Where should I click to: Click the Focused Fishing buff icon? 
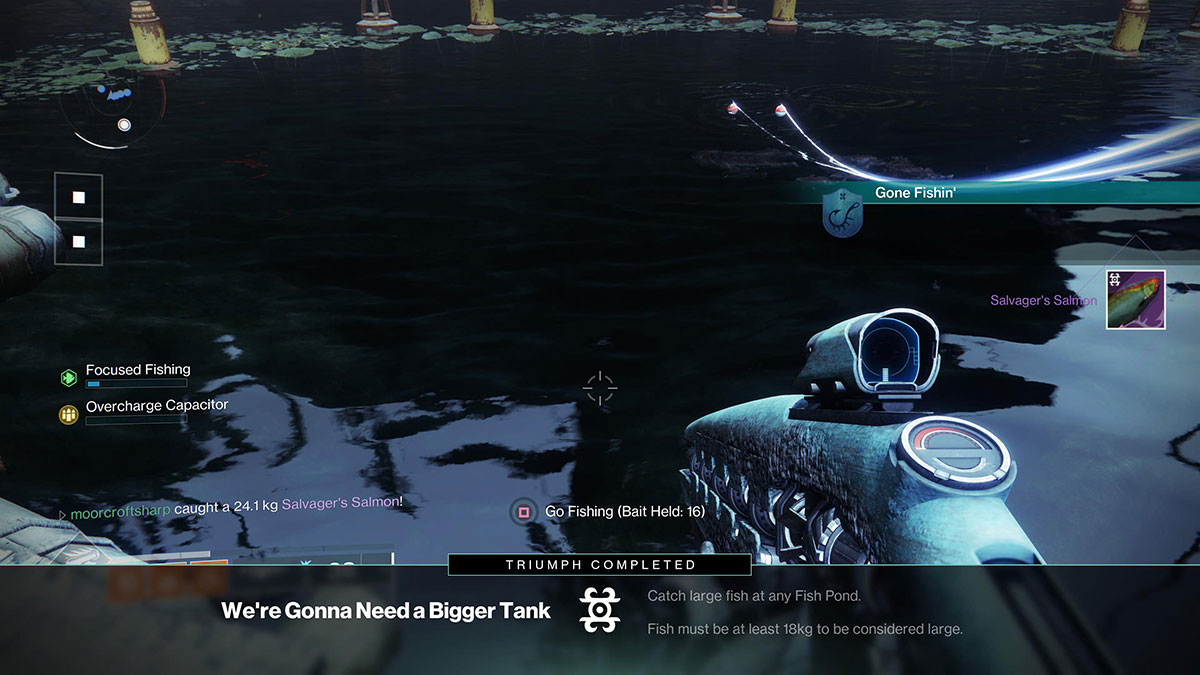click(68, 378)
